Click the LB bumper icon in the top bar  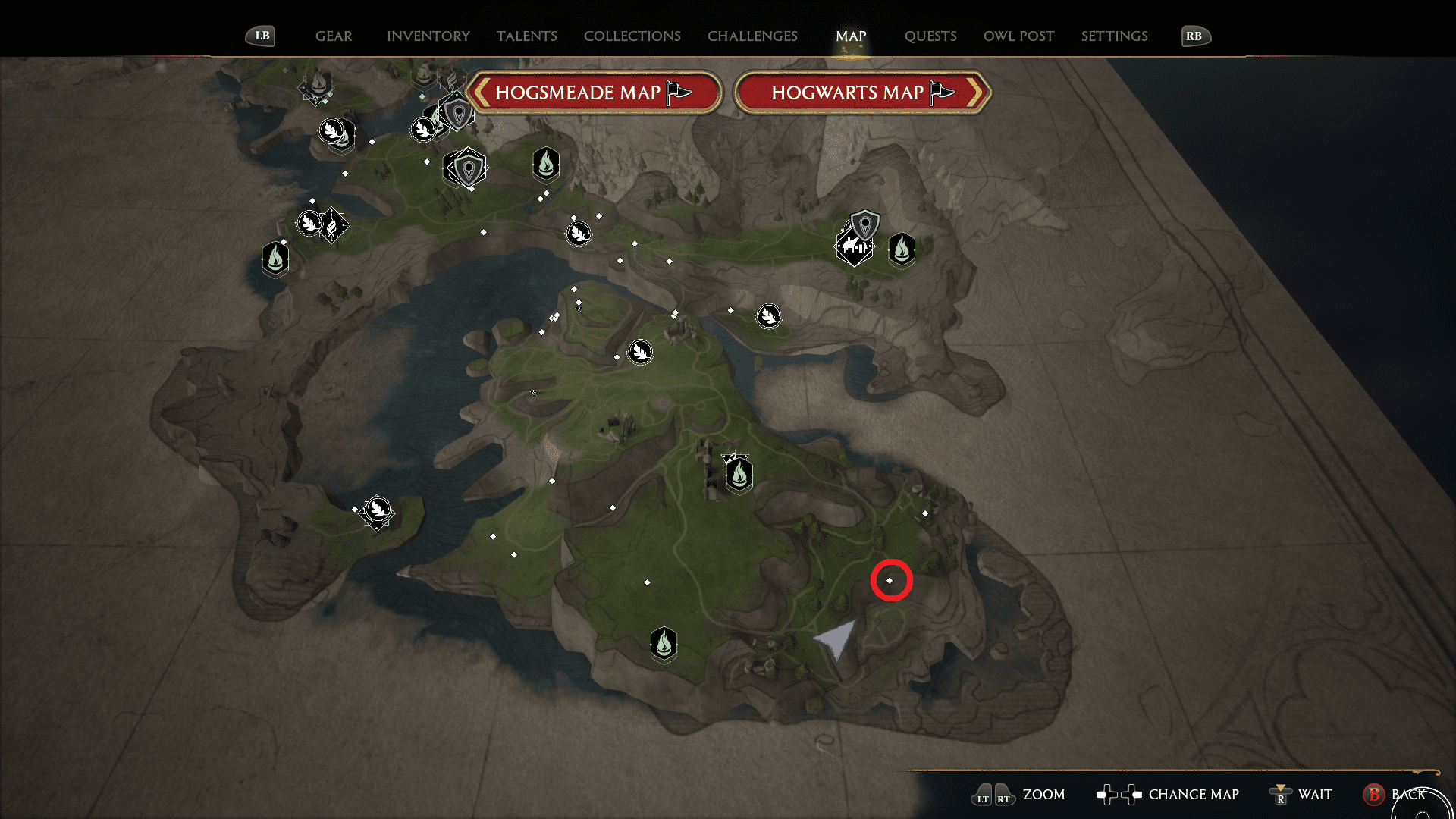point(260,35)
